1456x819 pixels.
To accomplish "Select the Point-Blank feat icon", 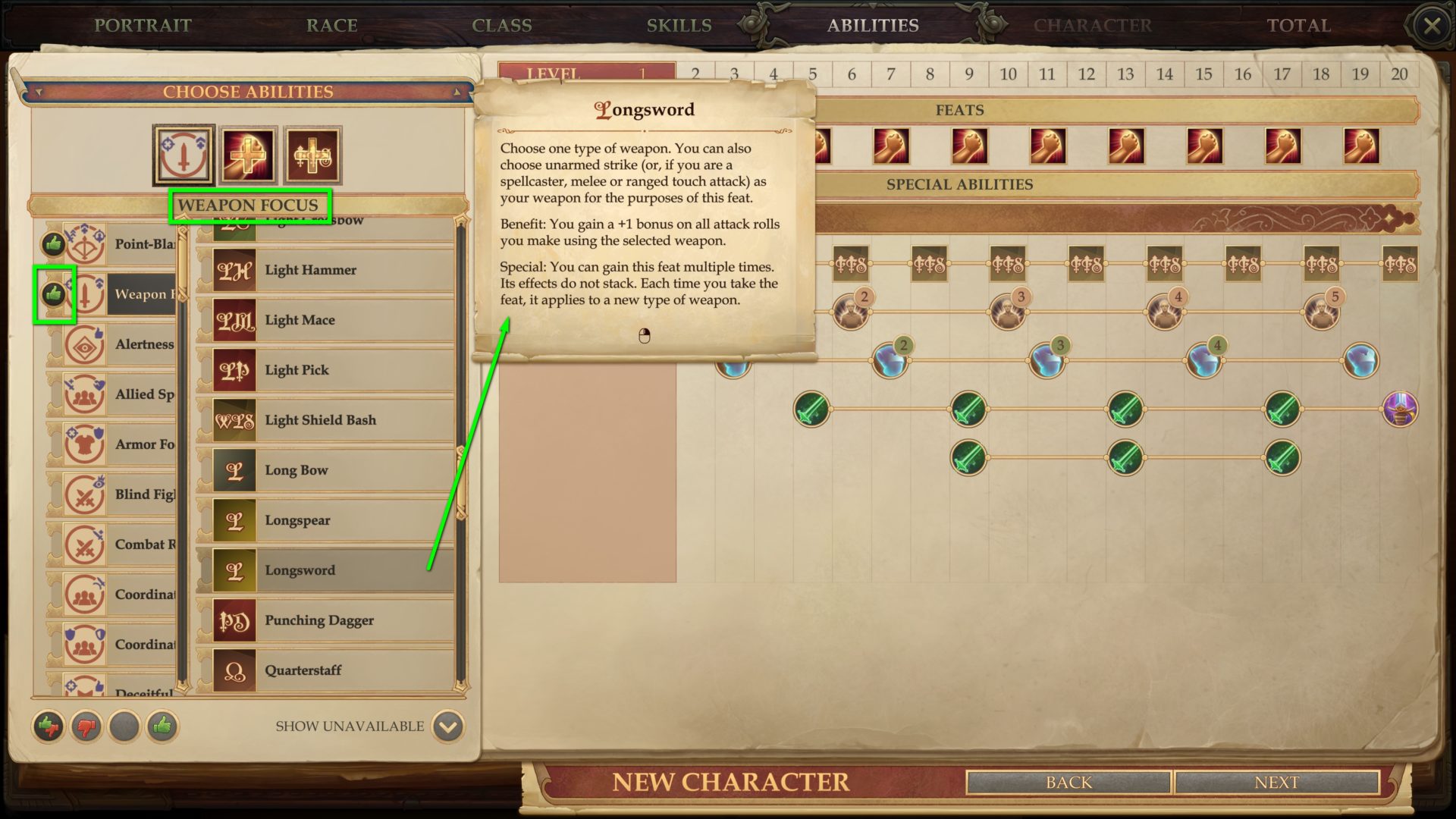I will click(x=86, y=245).
